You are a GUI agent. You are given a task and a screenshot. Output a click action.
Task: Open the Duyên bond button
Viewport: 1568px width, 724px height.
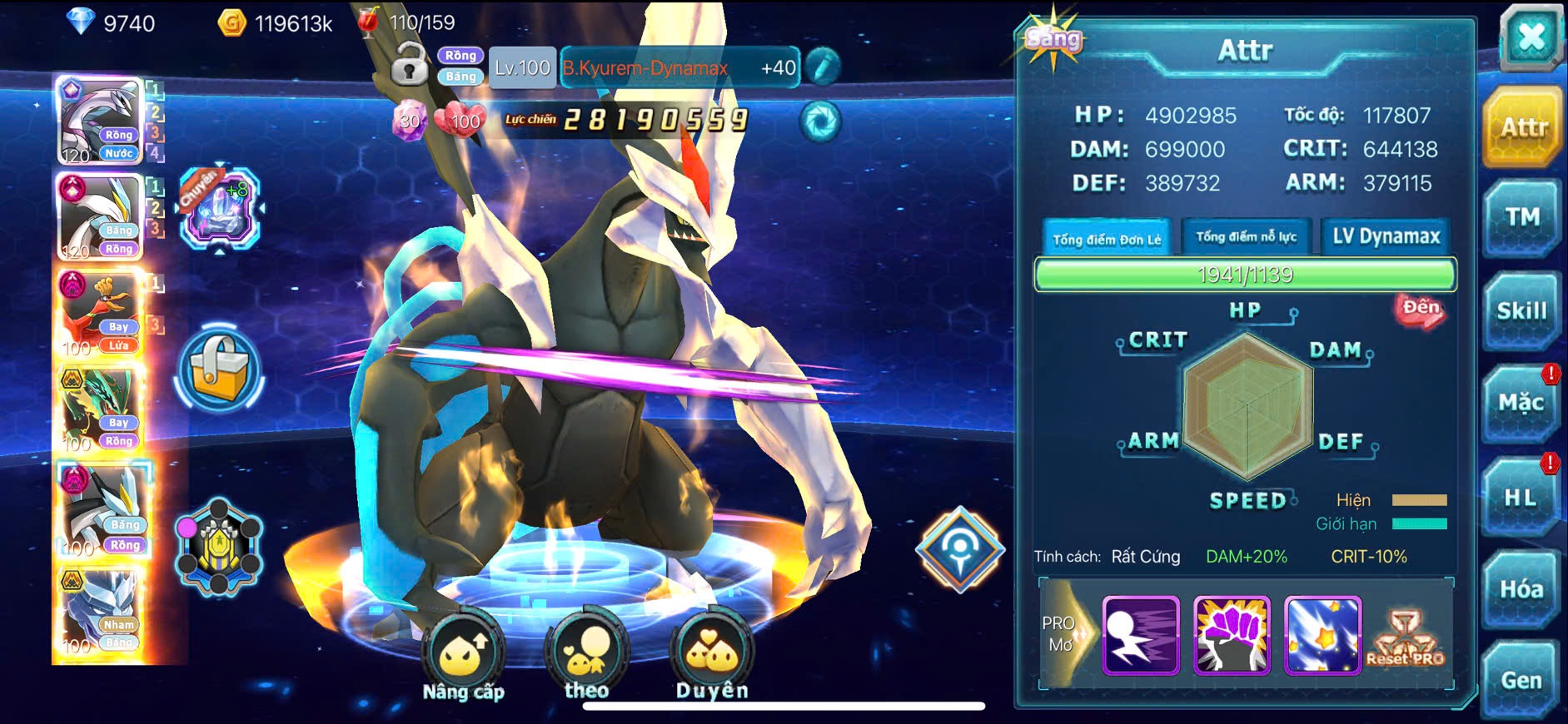tap(712, 659)
